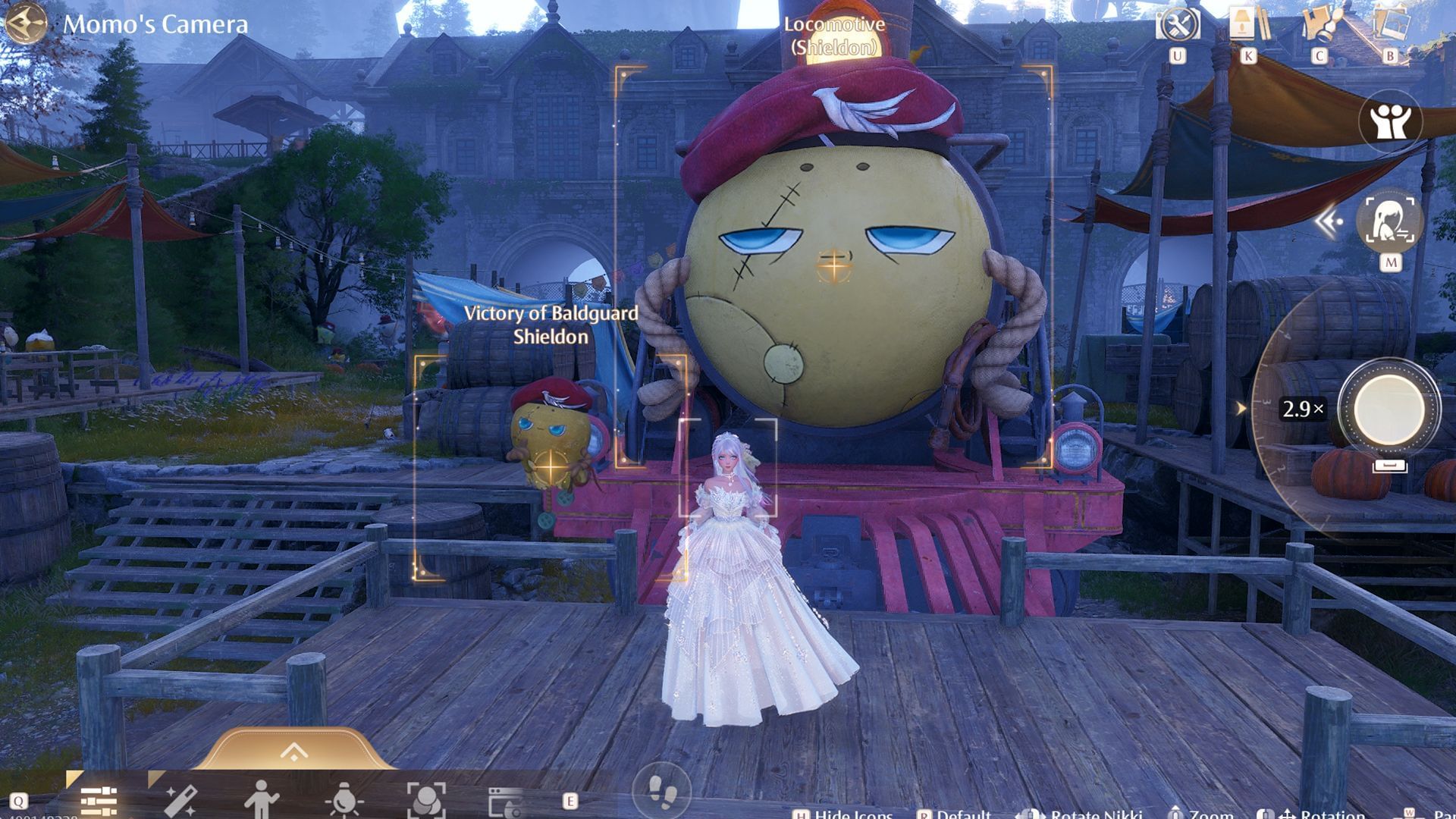Take a photo with the shutter button
This screenshot has height=819, width=1456.
[x=1388, y=409]
